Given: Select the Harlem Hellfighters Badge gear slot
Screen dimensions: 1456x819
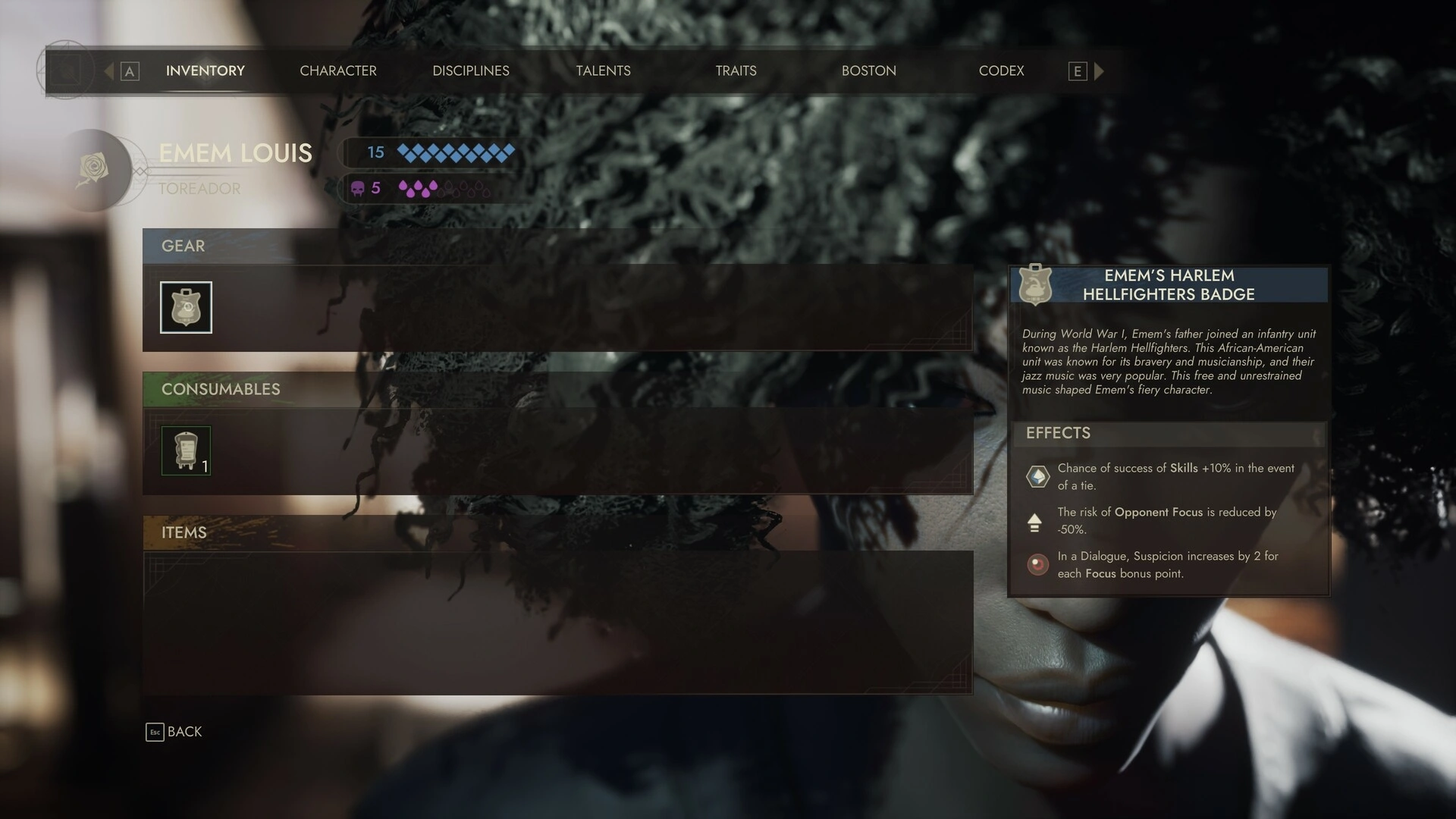Looking at the screenshot, I should (186, 307).
